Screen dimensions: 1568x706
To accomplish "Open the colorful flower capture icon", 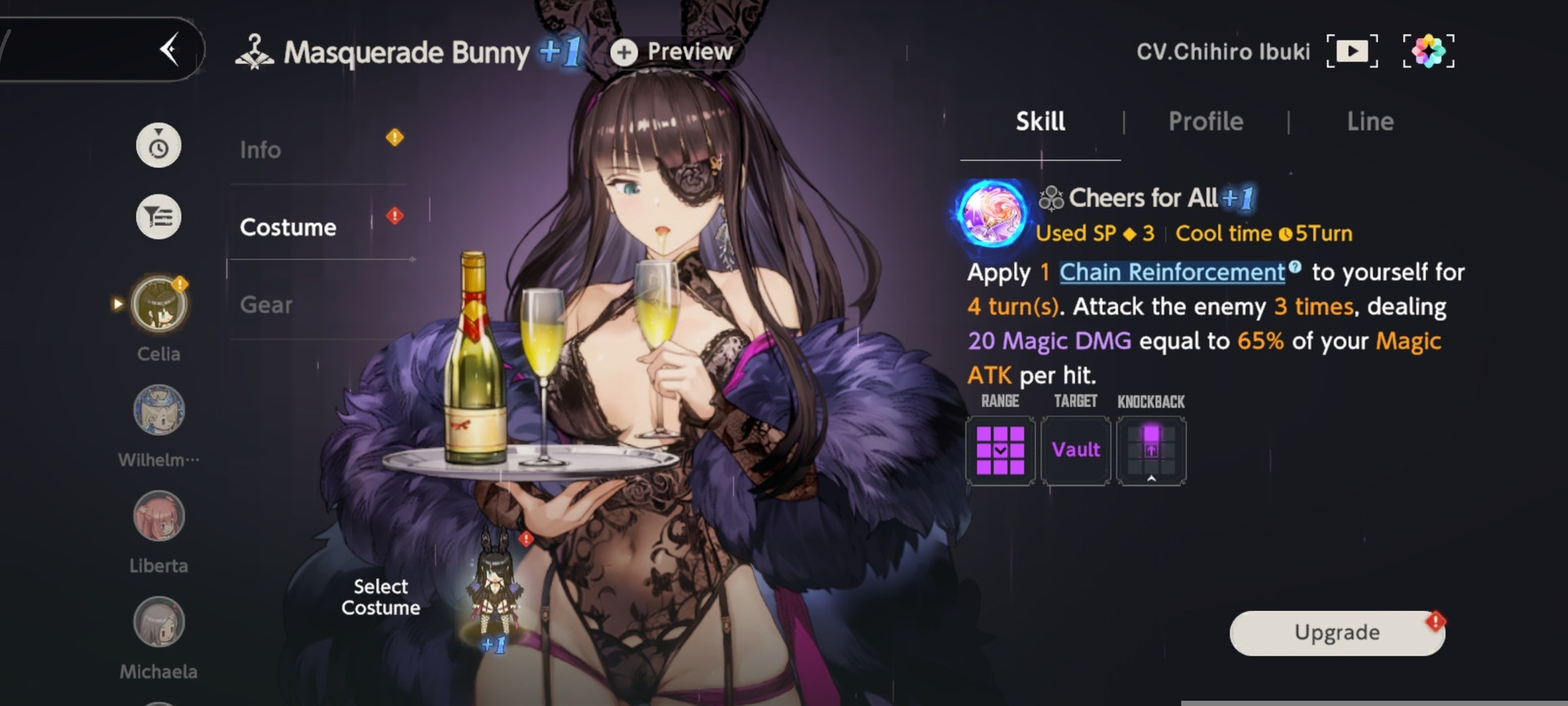I will (x=1428, y=51).
